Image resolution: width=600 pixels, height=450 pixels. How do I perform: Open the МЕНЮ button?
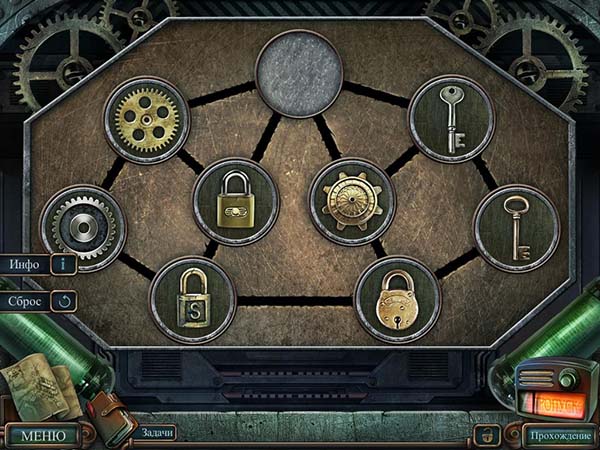coord(42,435)
